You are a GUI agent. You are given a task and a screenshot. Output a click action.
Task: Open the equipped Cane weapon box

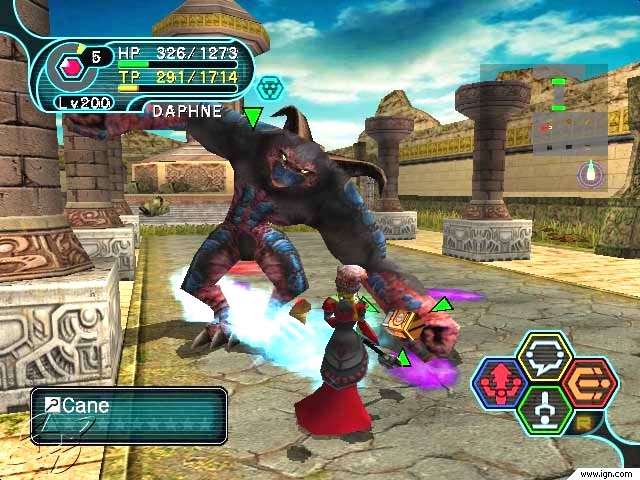click(x=128, y=415)
